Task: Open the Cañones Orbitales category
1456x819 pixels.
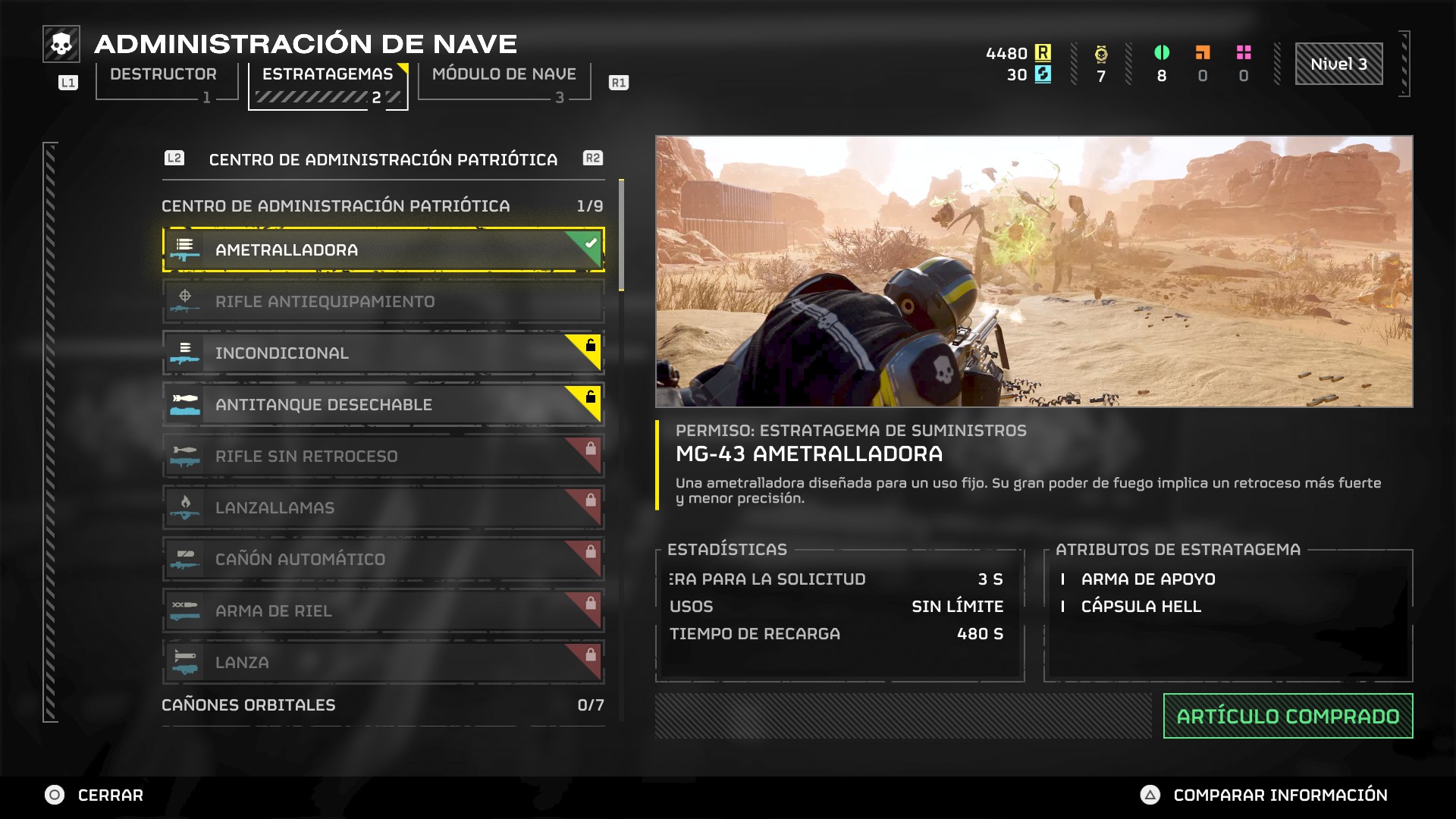Action: pyautogui.click(x=383, y=705)
